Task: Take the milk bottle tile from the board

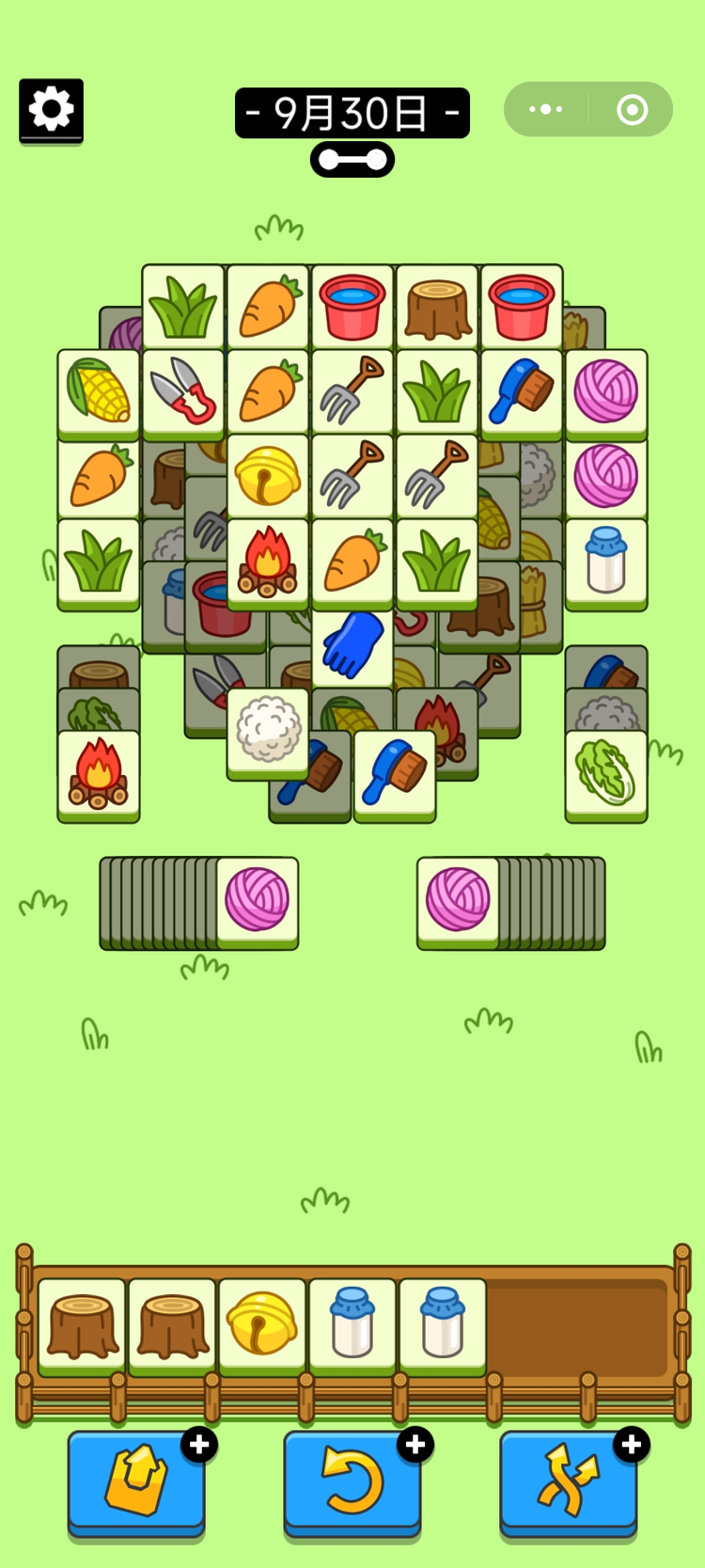Action: (606, 560)
